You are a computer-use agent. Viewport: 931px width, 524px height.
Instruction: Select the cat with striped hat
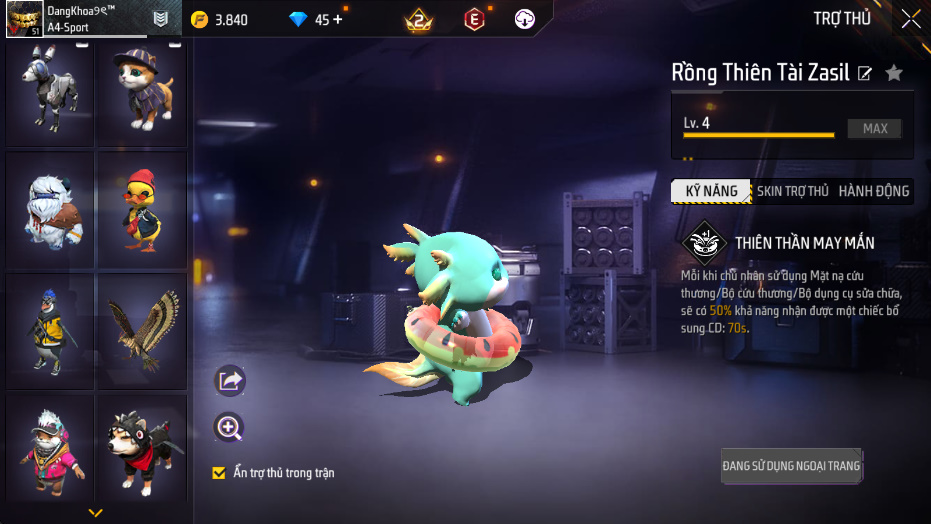141,88
